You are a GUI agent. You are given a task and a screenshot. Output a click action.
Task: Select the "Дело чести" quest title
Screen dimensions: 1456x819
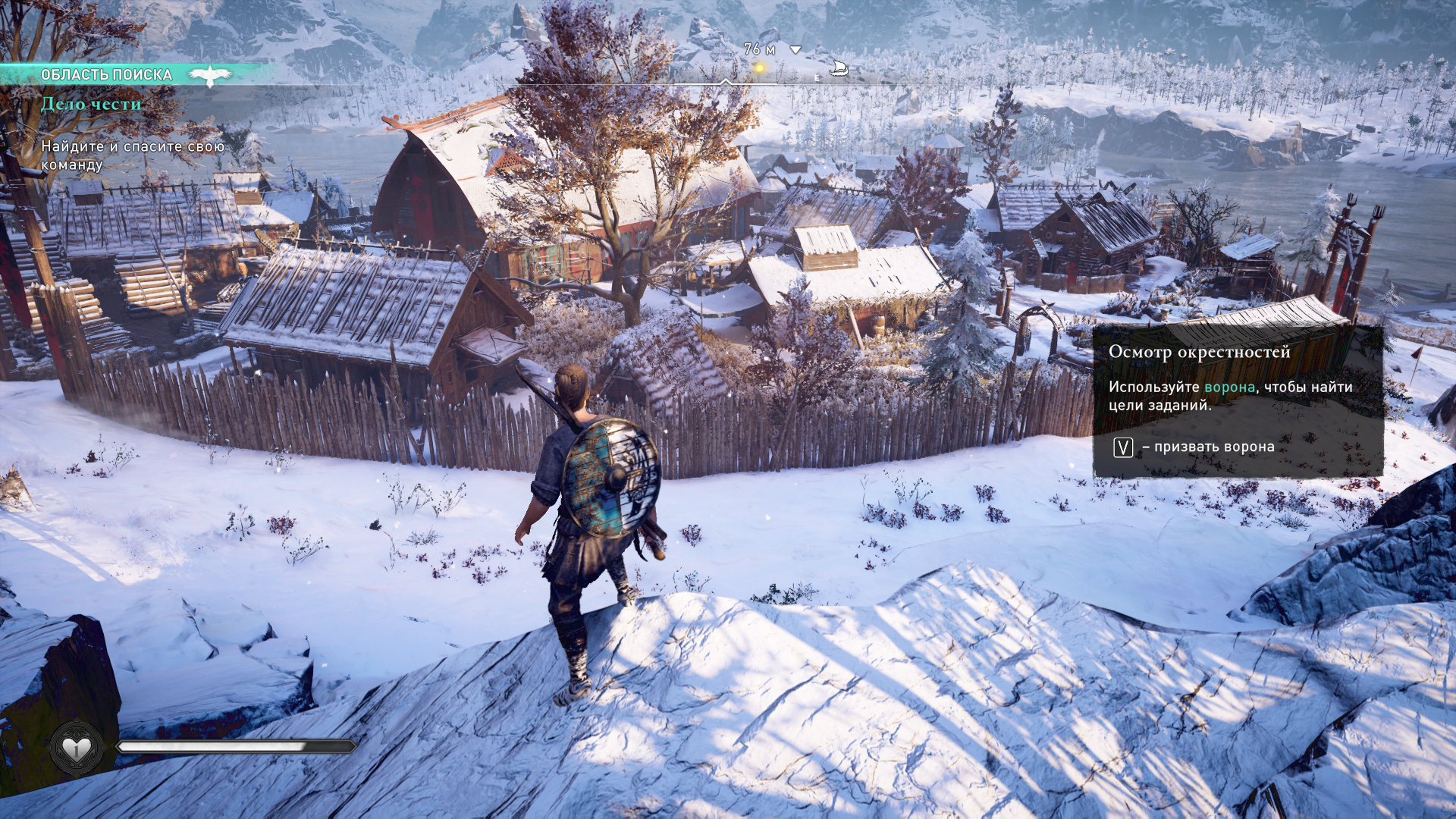click(x=91, y=104)
